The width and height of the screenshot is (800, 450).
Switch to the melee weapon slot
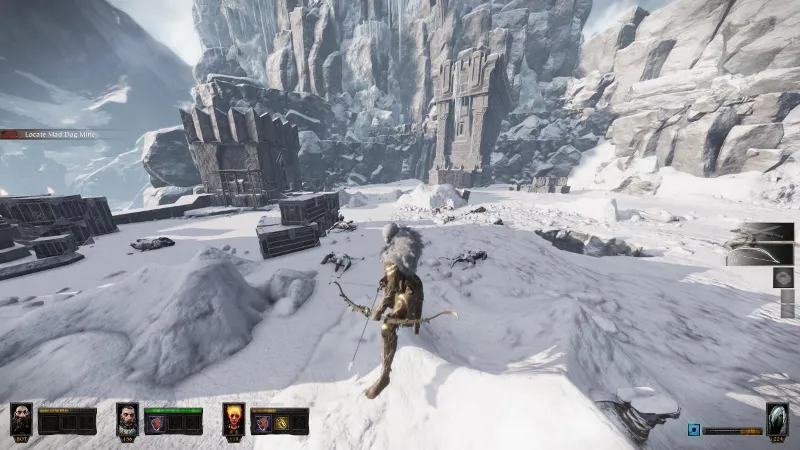point(760,234)
